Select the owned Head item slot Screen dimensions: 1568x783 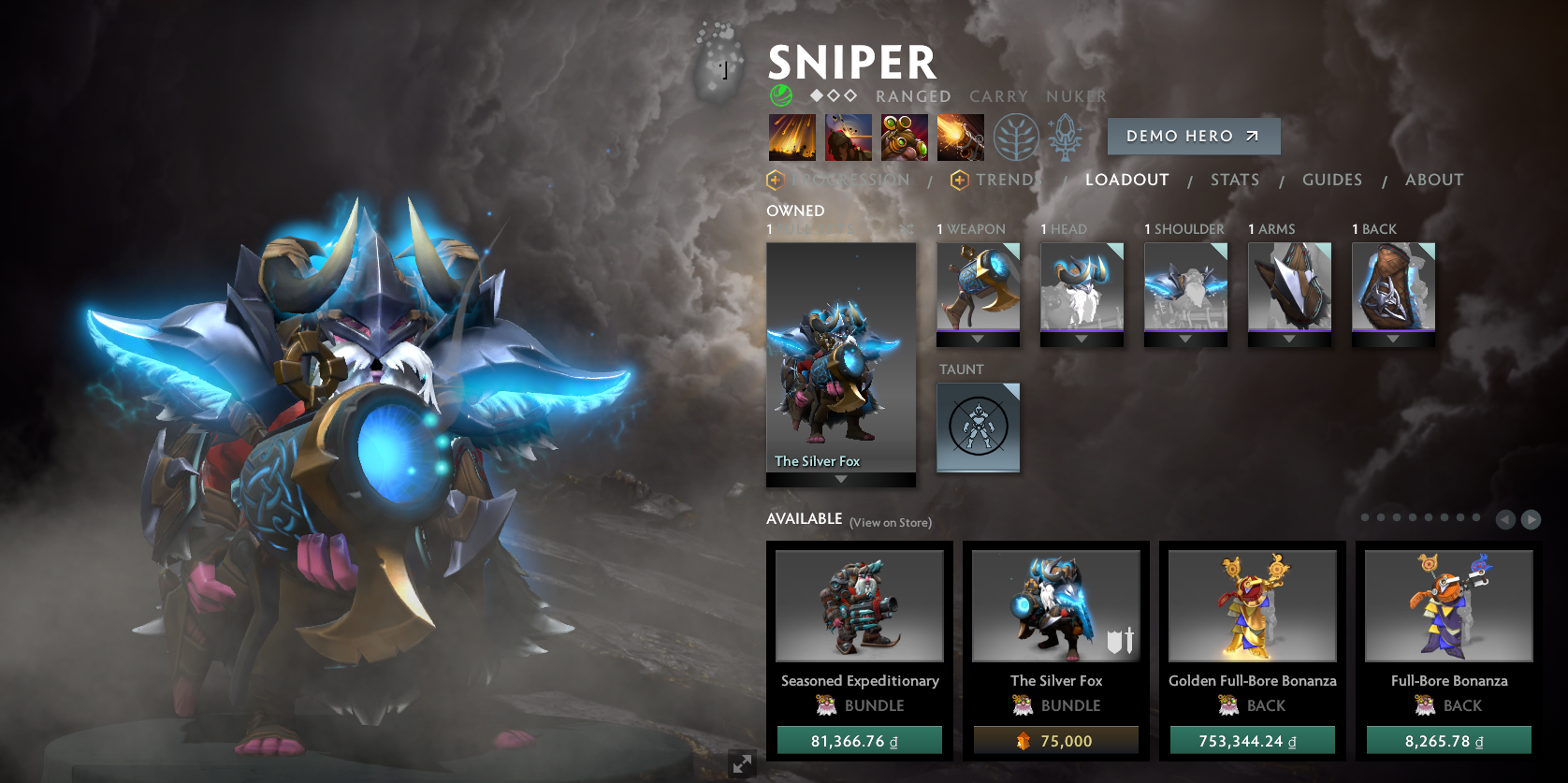1082,288
